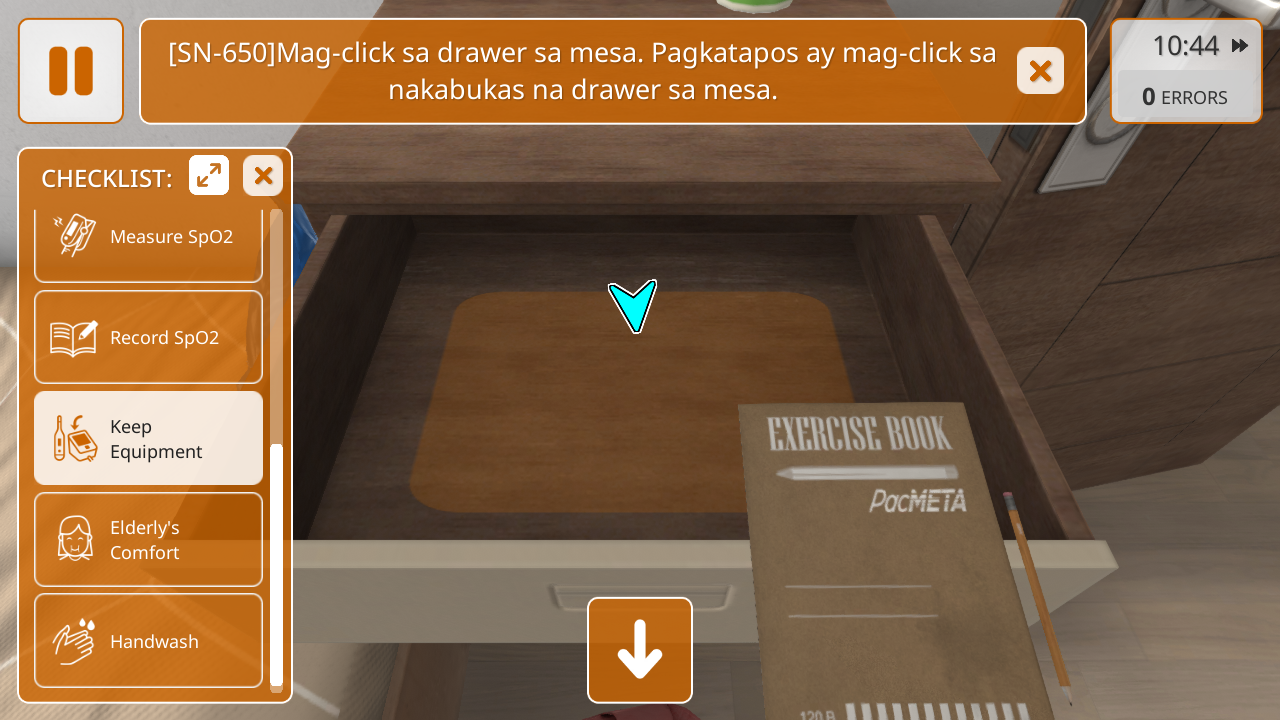Dismiss the orange instruction banner
This screenshot has width=1280, height=720.
pyautogui.click(x=1040, y=71)
